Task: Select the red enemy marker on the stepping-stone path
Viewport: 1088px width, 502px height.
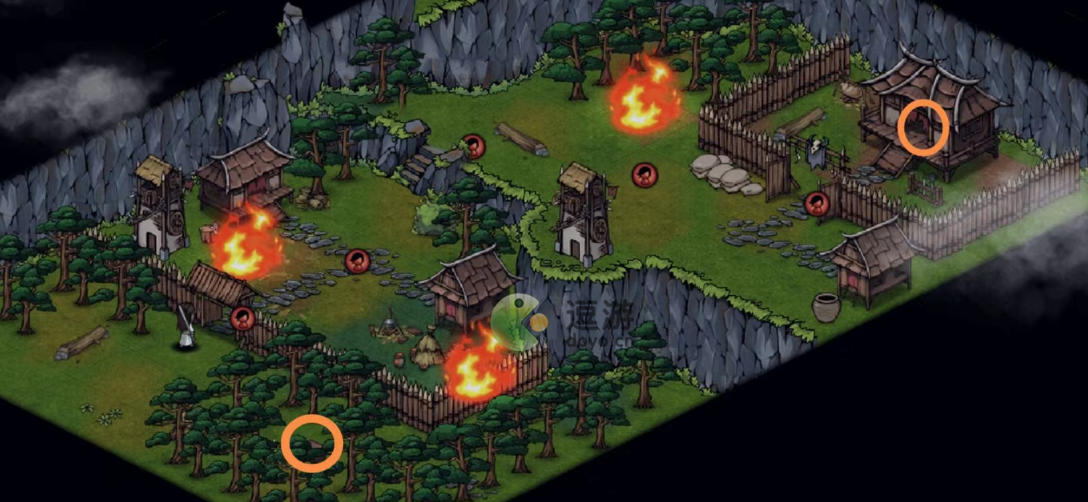Action: pos(357,262)
